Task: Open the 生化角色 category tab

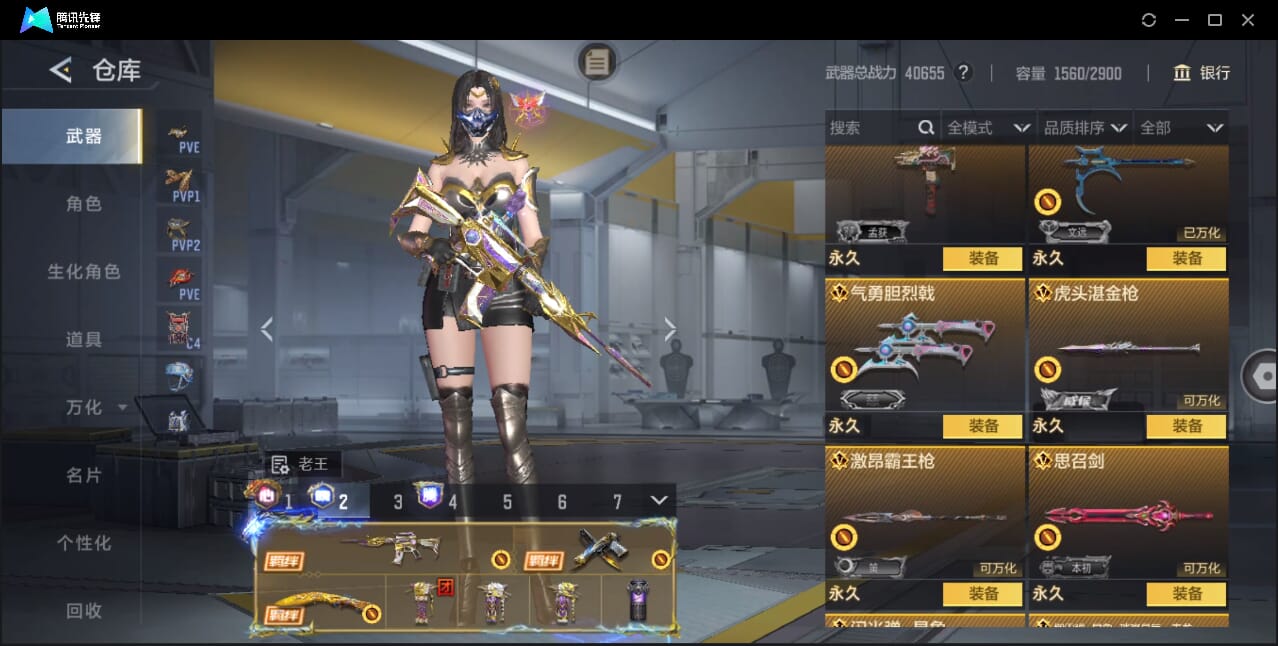Action: [x=84, y=272]
